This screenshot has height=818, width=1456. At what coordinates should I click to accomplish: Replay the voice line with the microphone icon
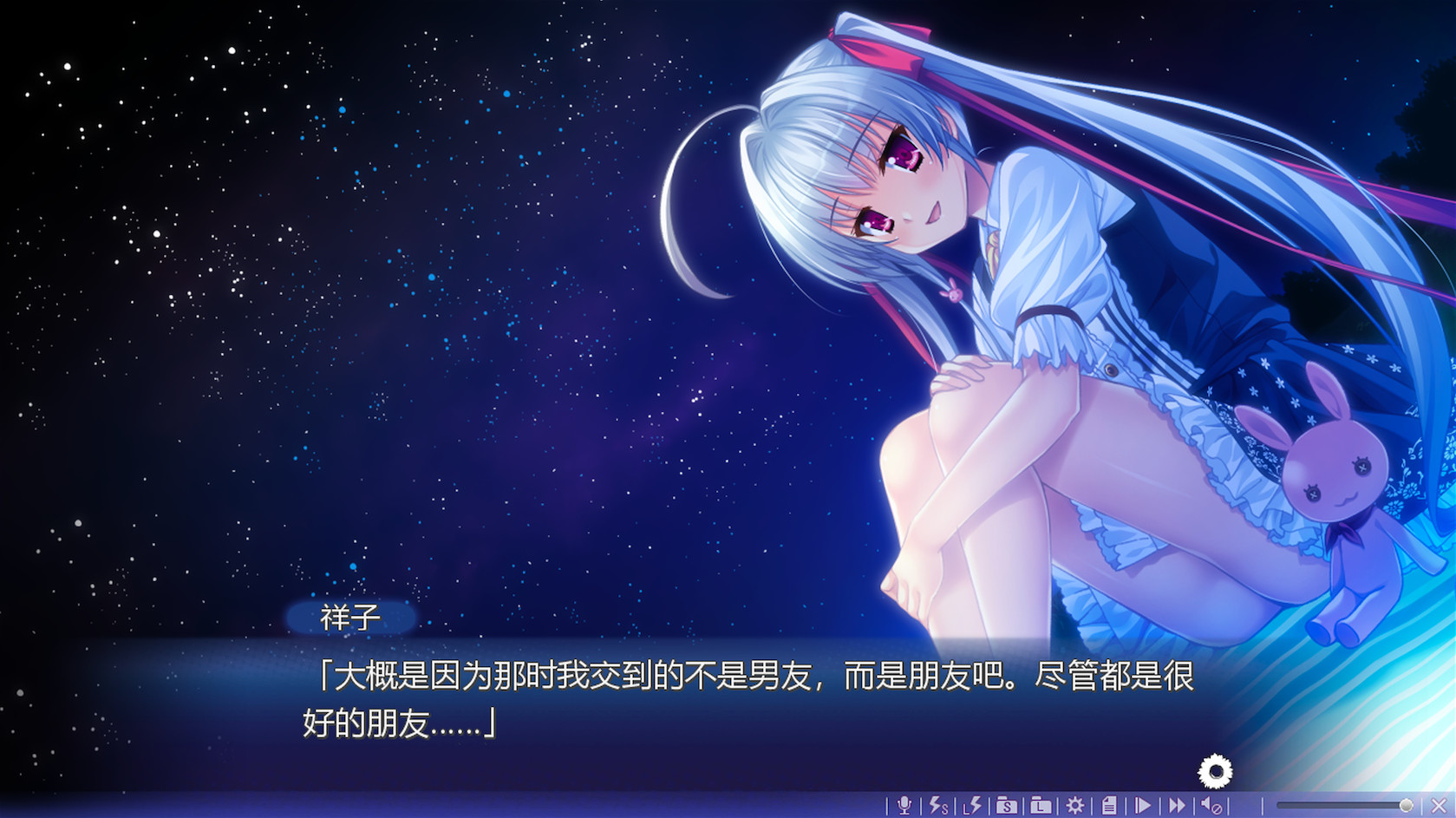[904, 806]
